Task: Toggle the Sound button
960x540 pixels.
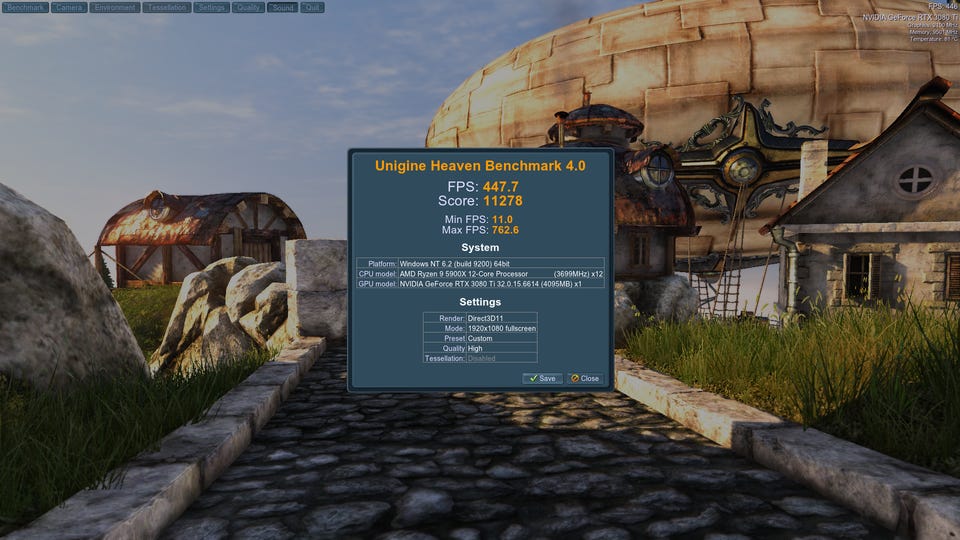Action: tap(282, 7)
